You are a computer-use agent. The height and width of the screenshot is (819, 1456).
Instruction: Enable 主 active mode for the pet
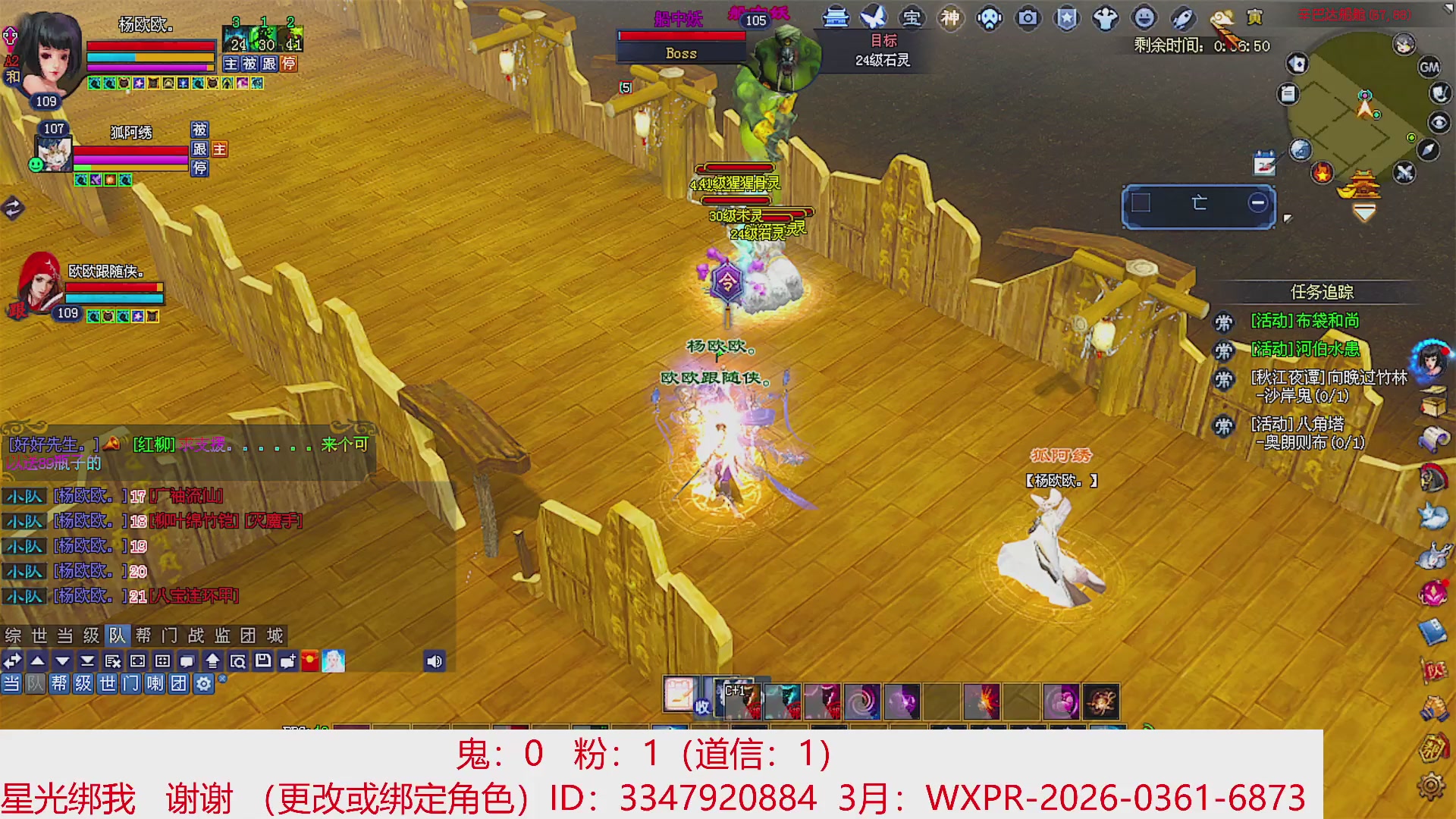[x=231, y=64]
